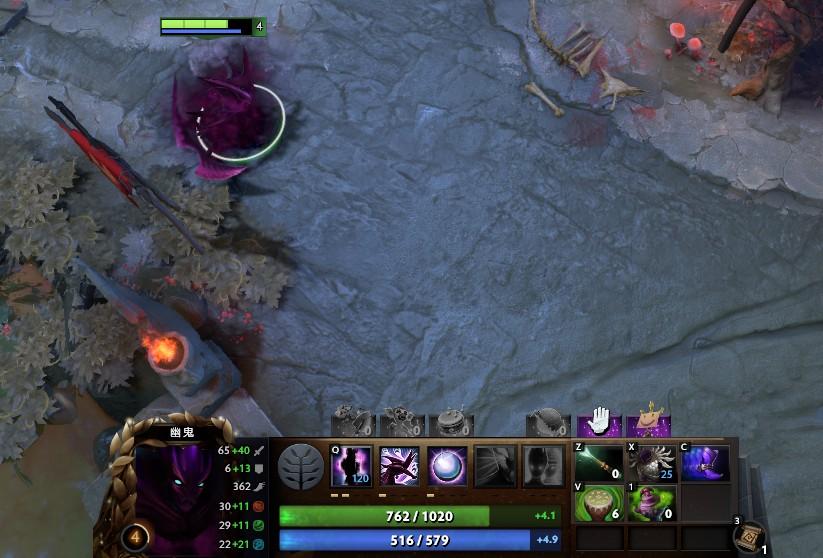Click the greyed-out Haunt ultimate icon
The image size is (823, 558).
pyautogui.click(x=543, y=466)
